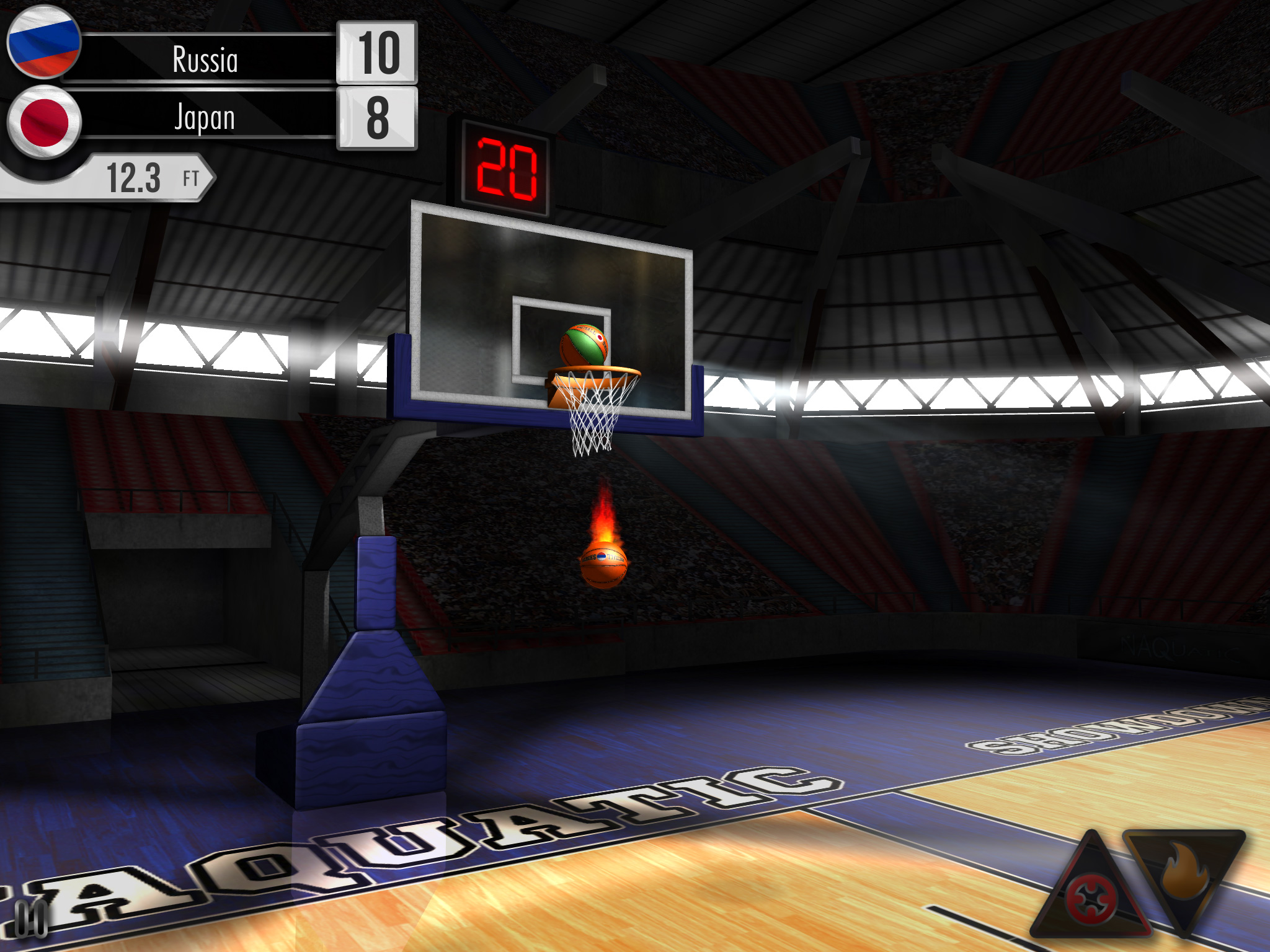Pause the game with the pause button
The height and width of the screenshot is (952, 1270).
[x=30, y=918]
